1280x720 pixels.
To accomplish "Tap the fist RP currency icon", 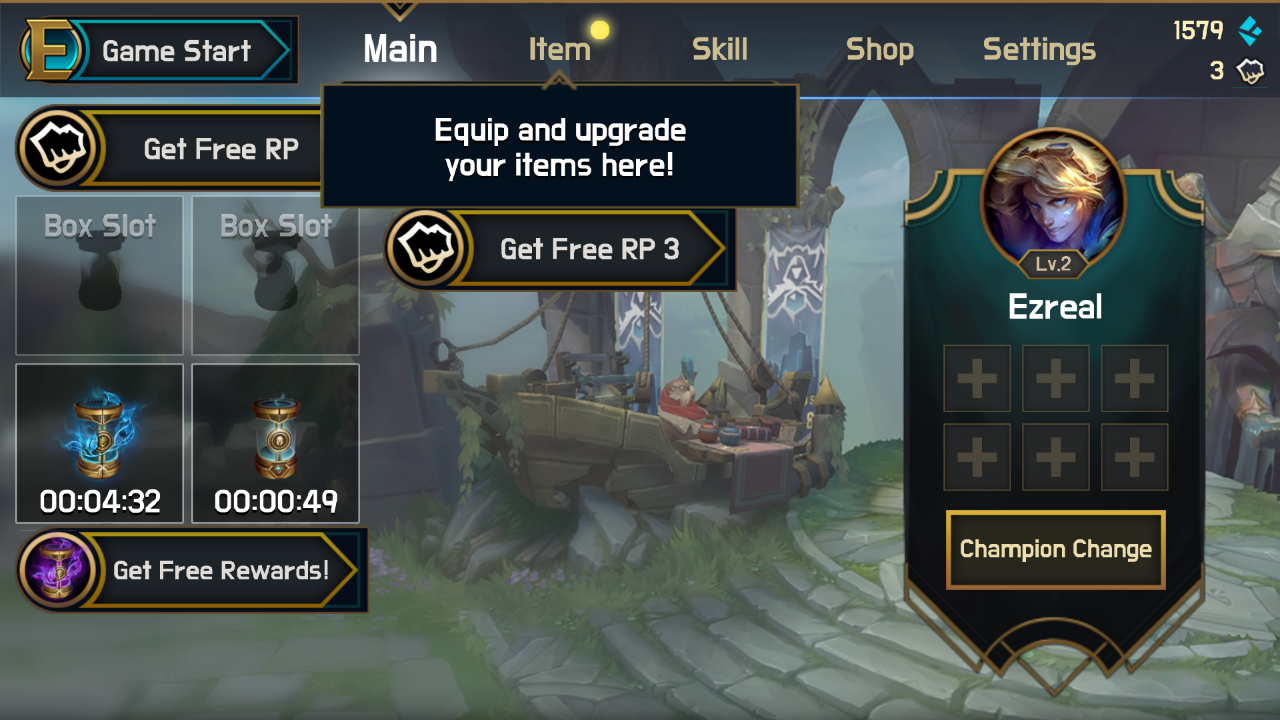I will (1249, 71).
